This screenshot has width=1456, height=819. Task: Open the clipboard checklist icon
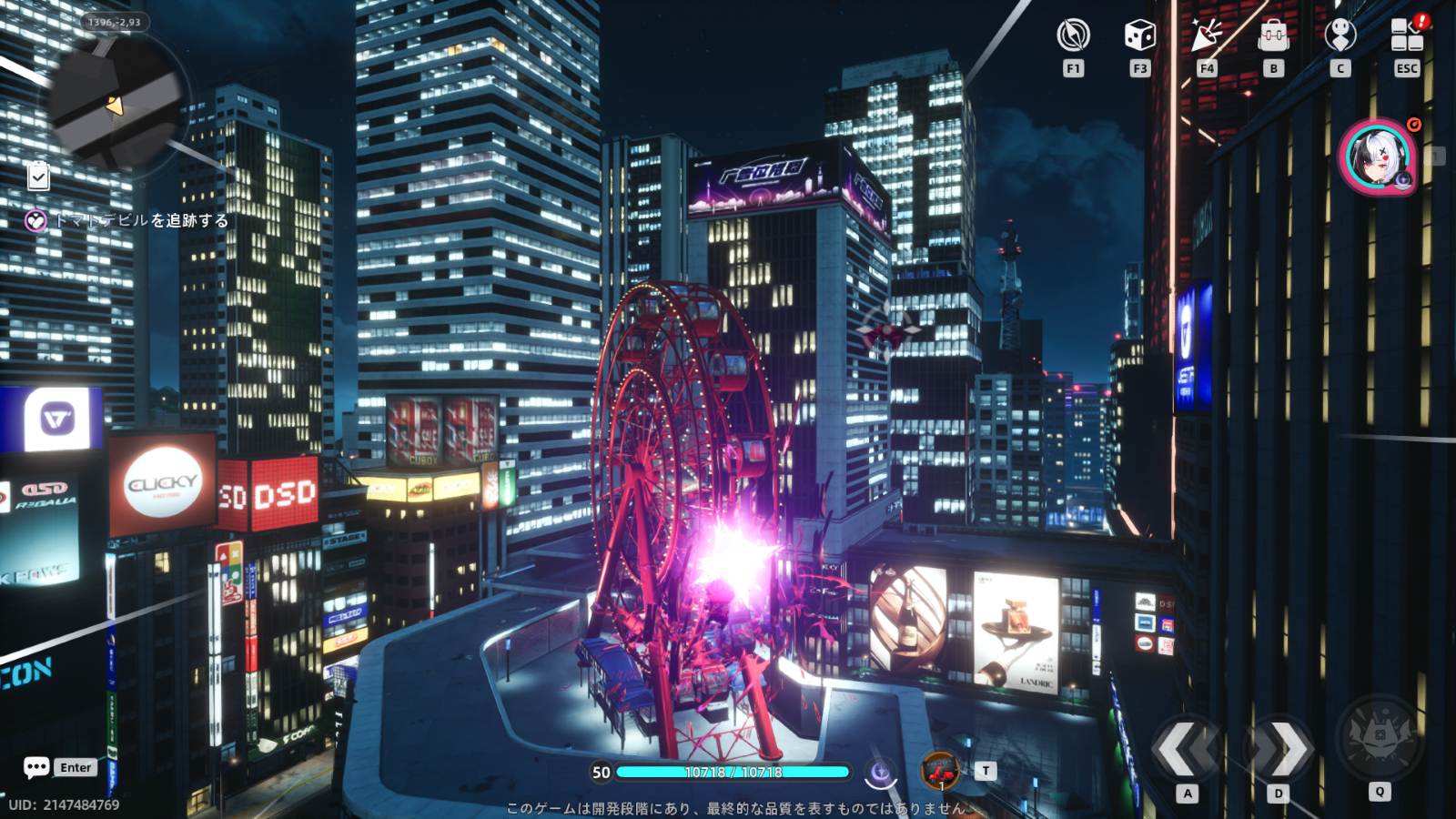(38, 176)
